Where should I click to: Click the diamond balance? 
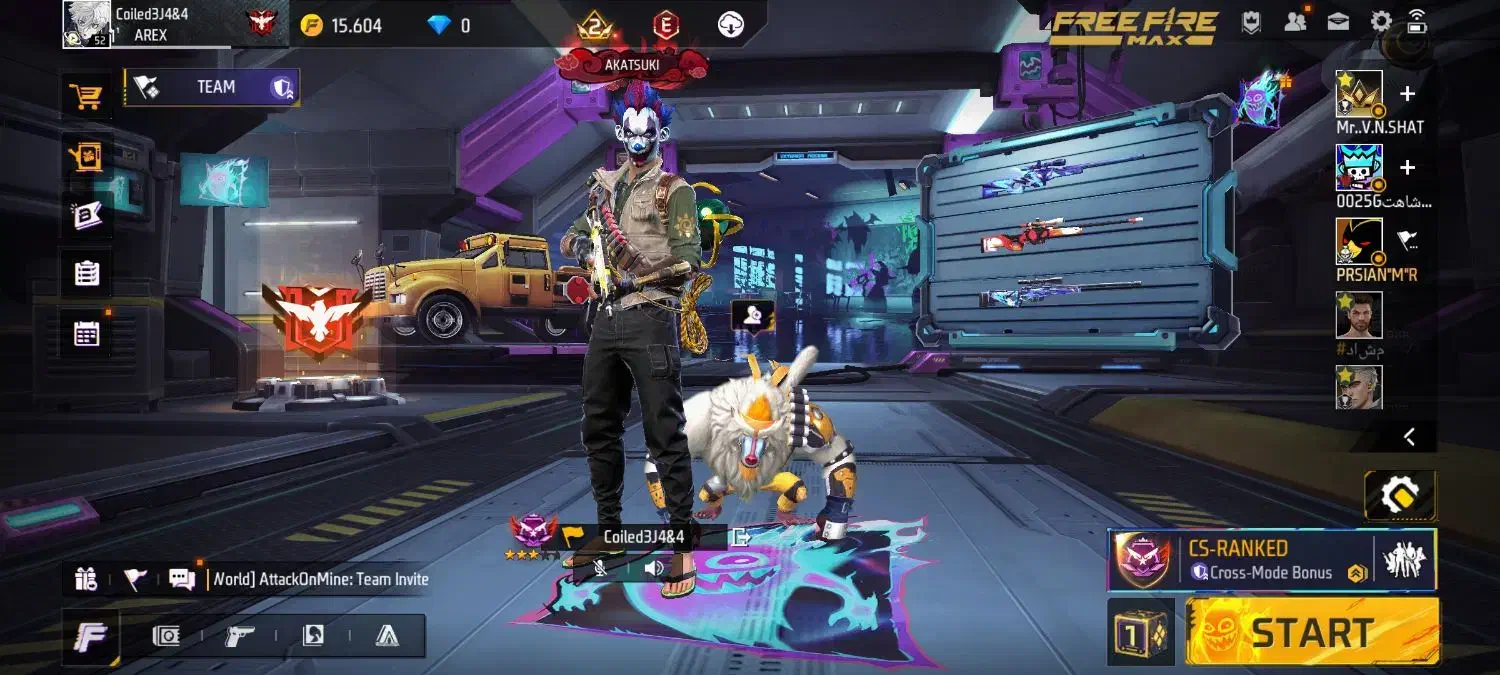448,26
